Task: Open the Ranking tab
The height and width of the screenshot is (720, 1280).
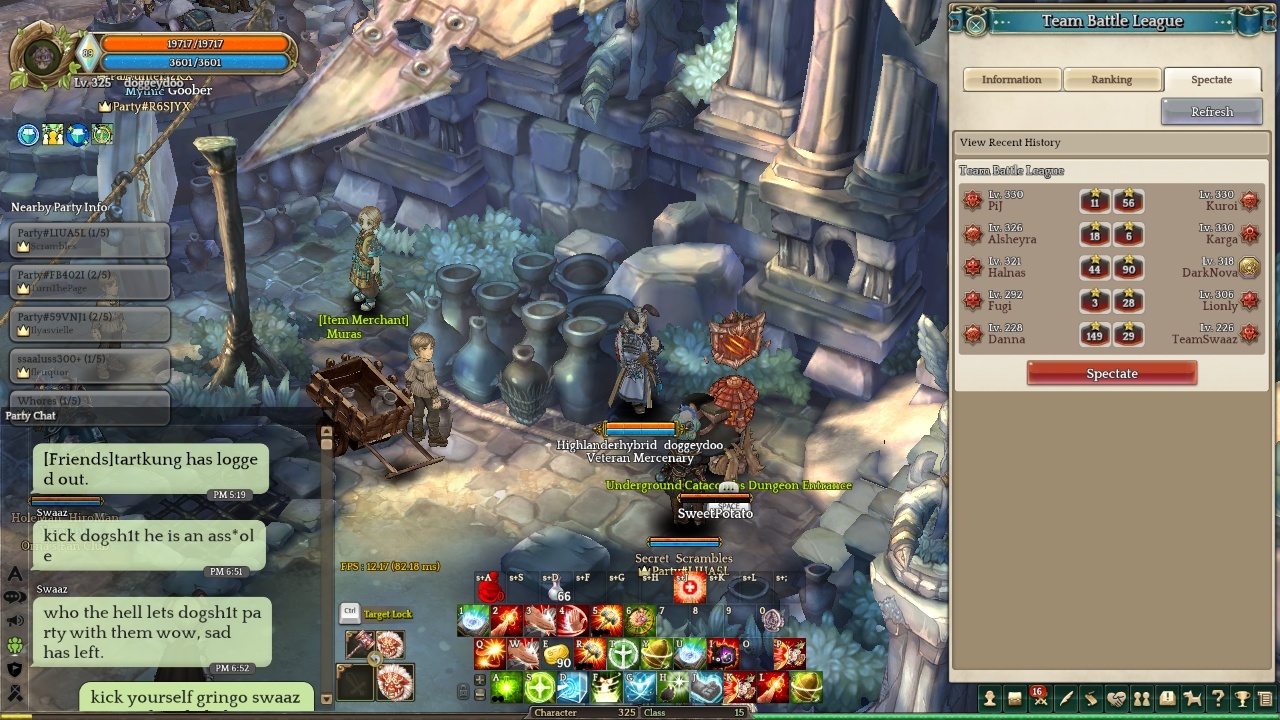Action: [x=1111, y=80]
